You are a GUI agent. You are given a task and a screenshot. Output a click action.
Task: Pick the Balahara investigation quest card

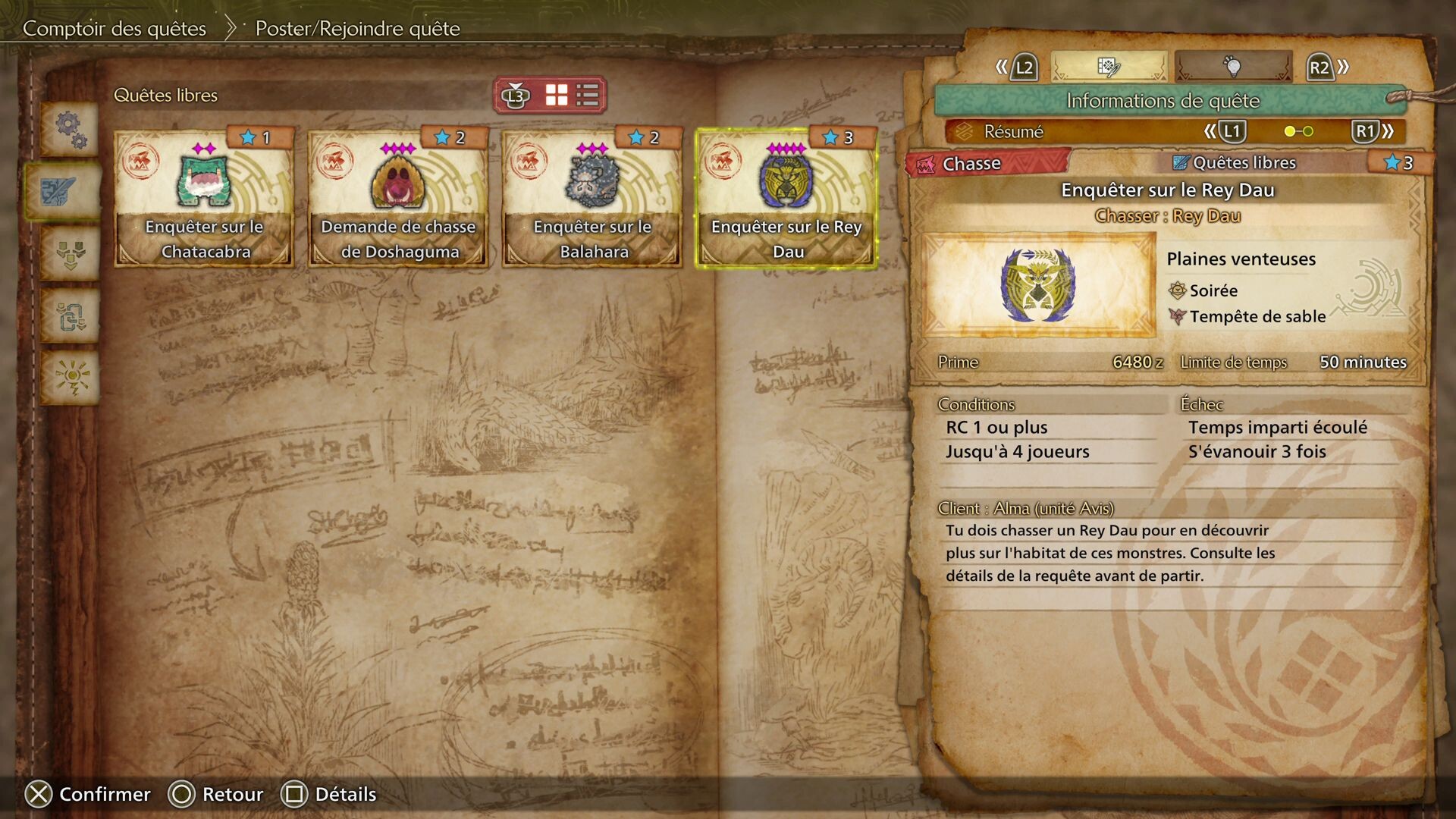(592, 199)
